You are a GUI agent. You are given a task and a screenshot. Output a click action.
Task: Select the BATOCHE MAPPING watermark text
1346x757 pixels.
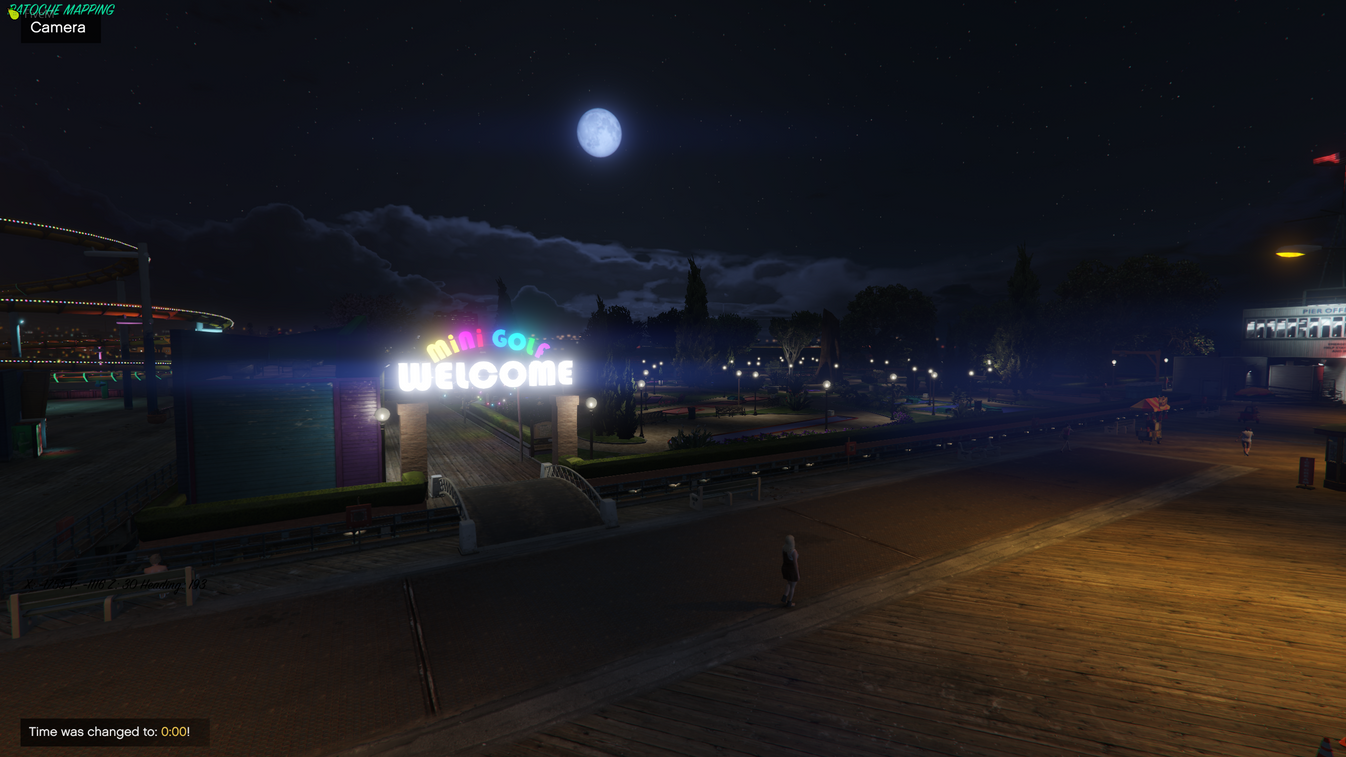pyautogui.click(x=60, y=10)
